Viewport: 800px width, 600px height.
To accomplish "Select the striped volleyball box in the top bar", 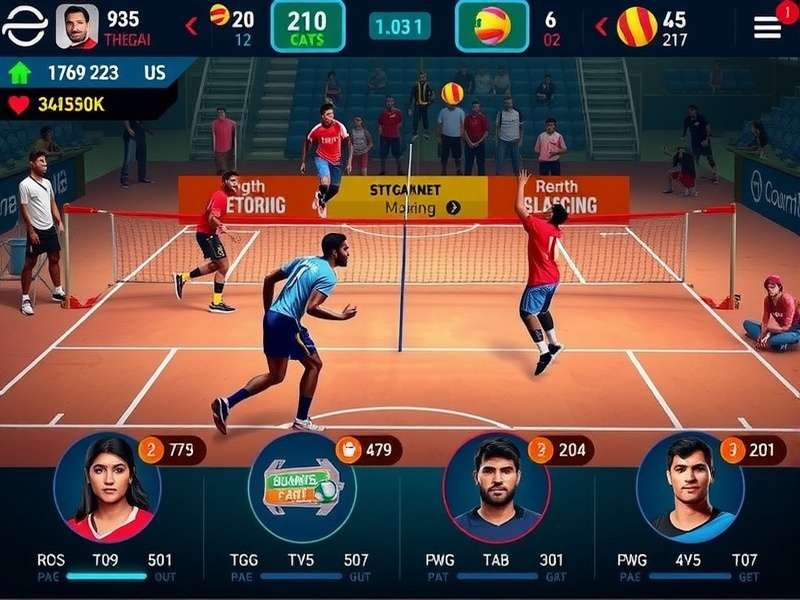I will point(491,26).
